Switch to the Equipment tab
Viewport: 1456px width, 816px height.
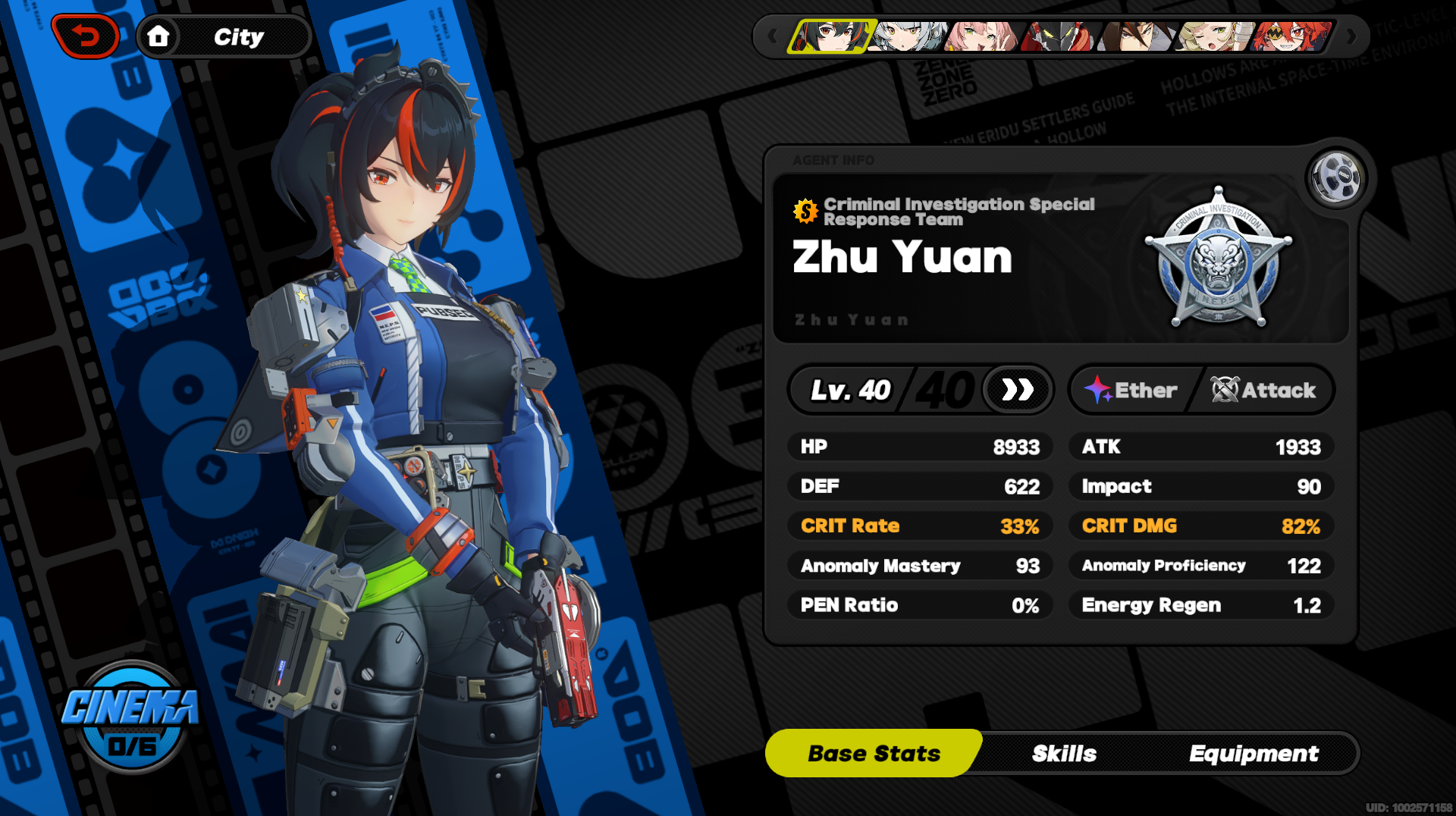1254,753
